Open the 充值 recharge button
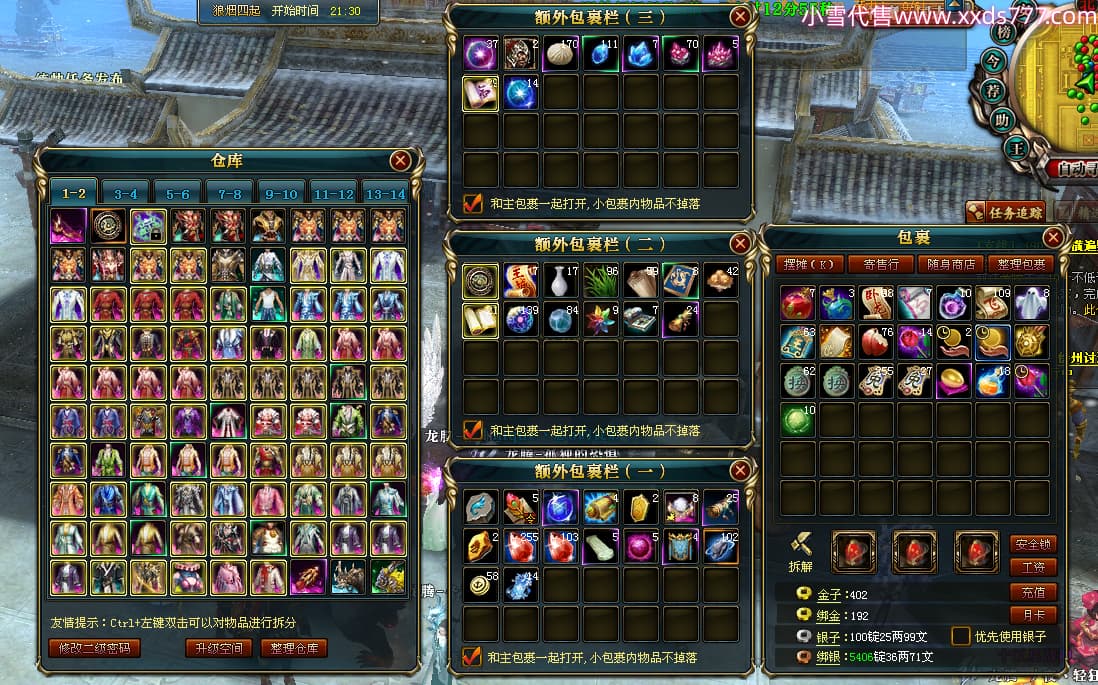This screenshot has width=1098, height=685. 1033,592
